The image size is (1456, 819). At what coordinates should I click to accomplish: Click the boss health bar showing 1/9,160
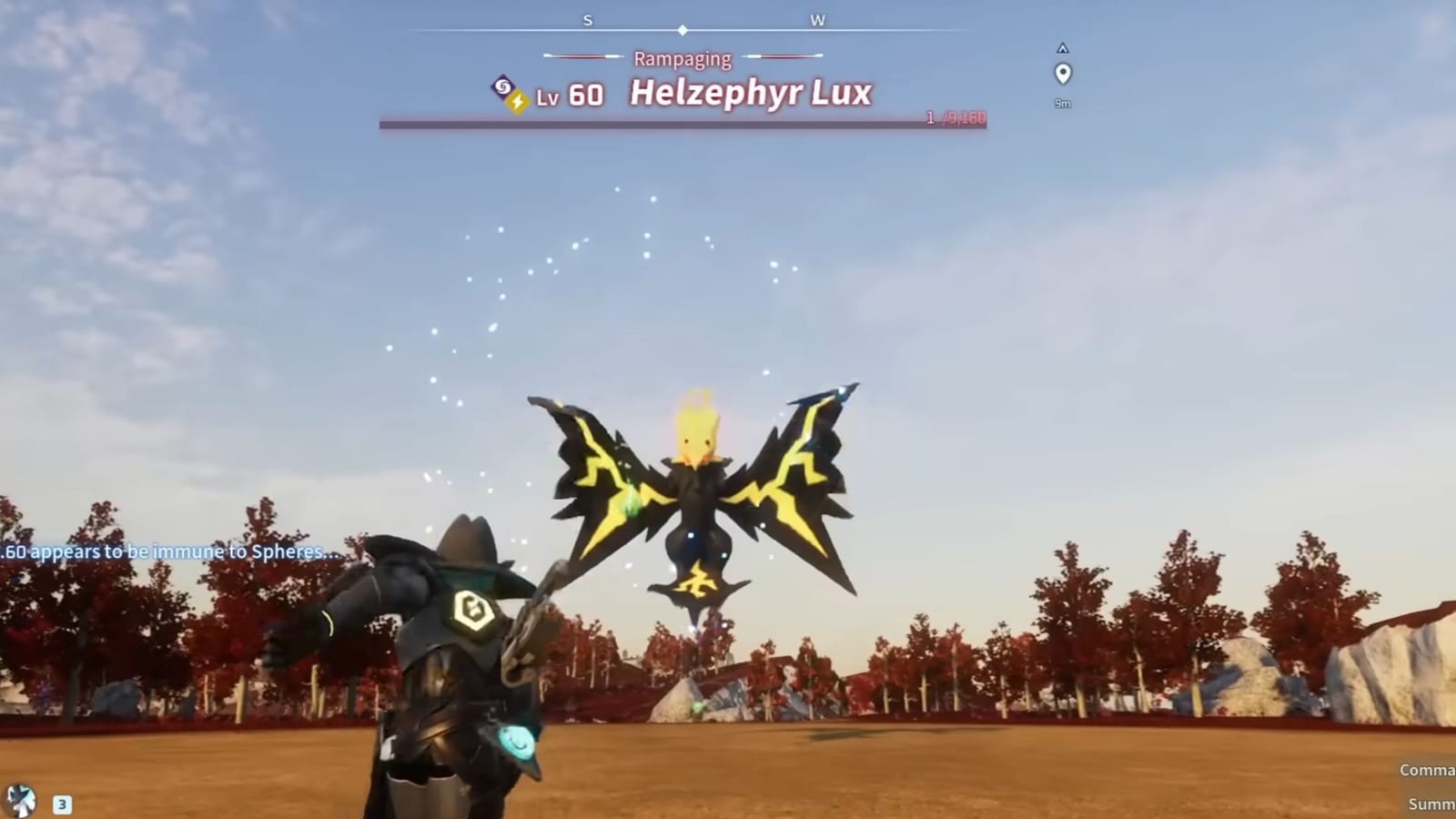coord(681,126)
